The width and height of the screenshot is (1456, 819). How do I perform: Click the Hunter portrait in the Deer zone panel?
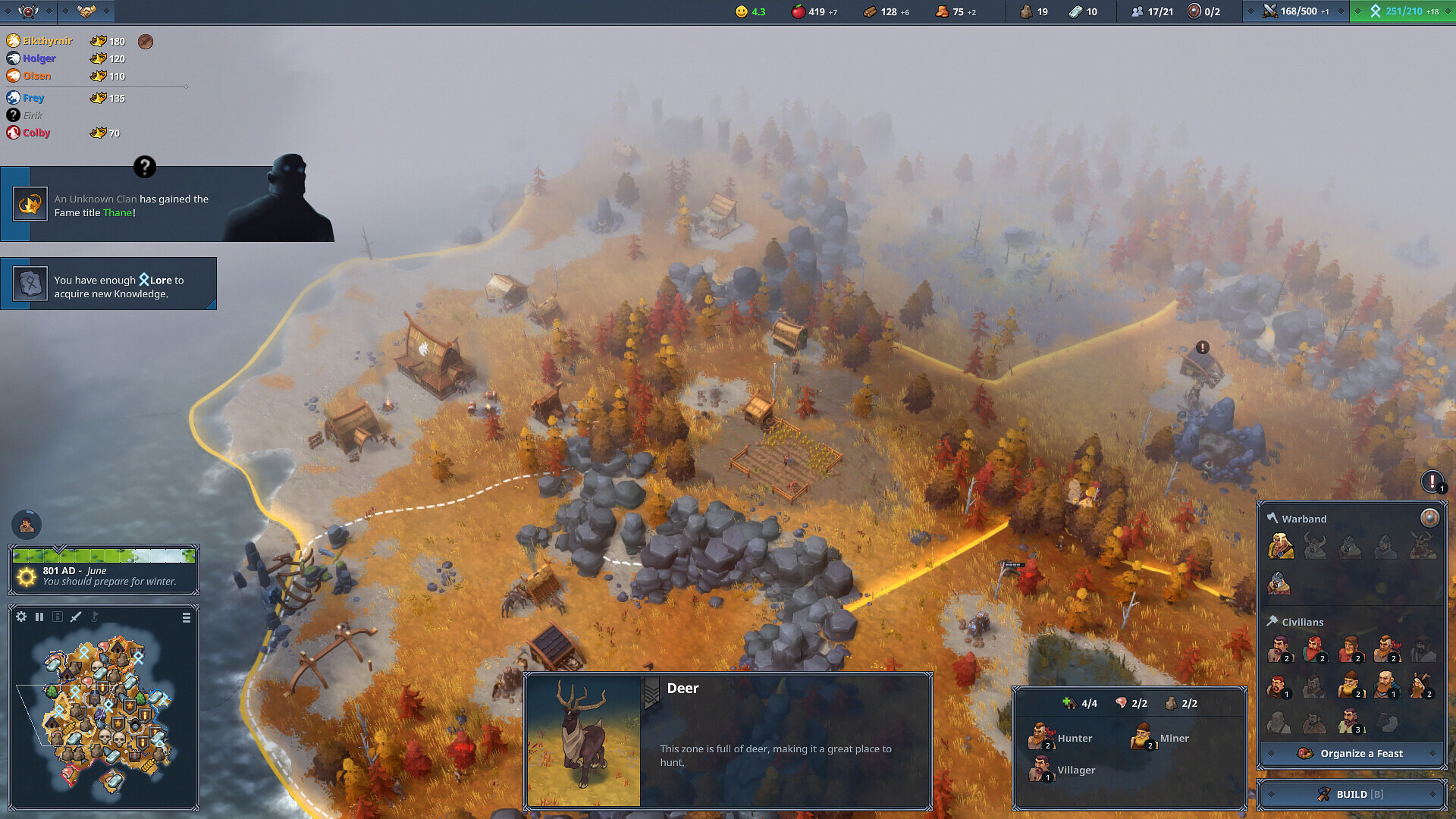[x=1043, y=737]
